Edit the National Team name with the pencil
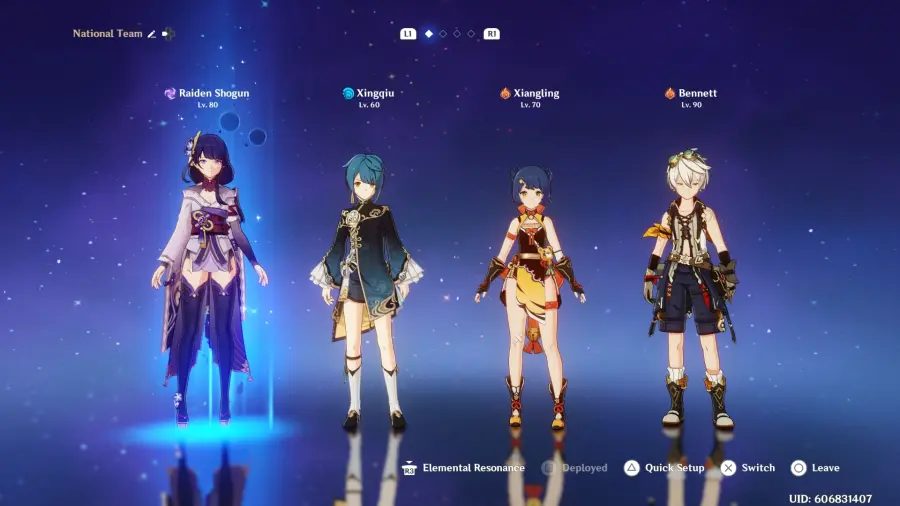 (152, 34)
